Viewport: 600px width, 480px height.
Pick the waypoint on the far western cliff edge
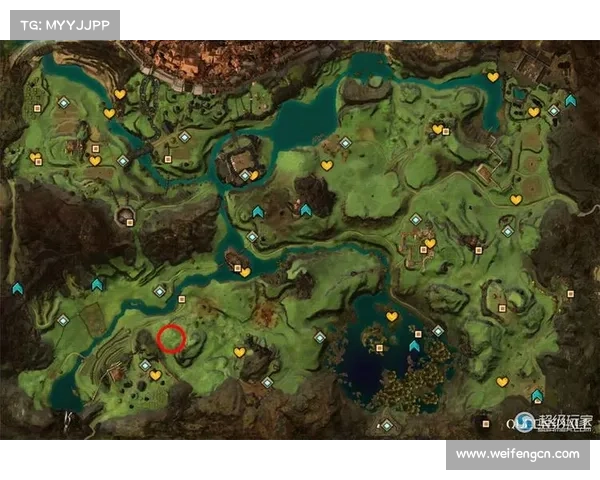click(17, 288)
